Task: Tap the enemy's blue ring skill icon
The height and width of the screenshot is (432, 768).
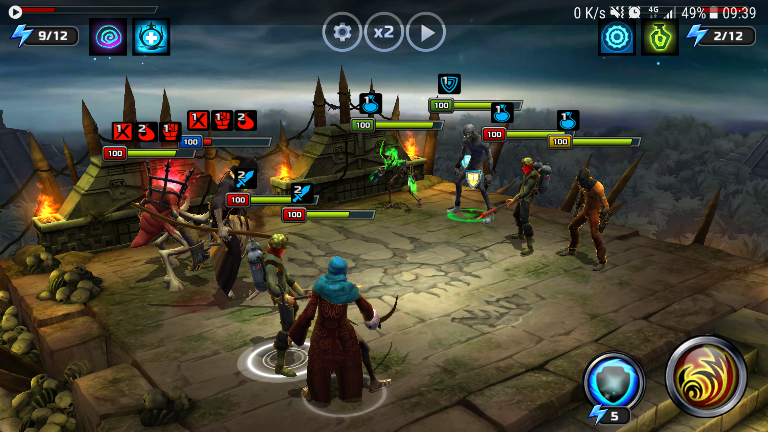Action: tap(617, 37)
